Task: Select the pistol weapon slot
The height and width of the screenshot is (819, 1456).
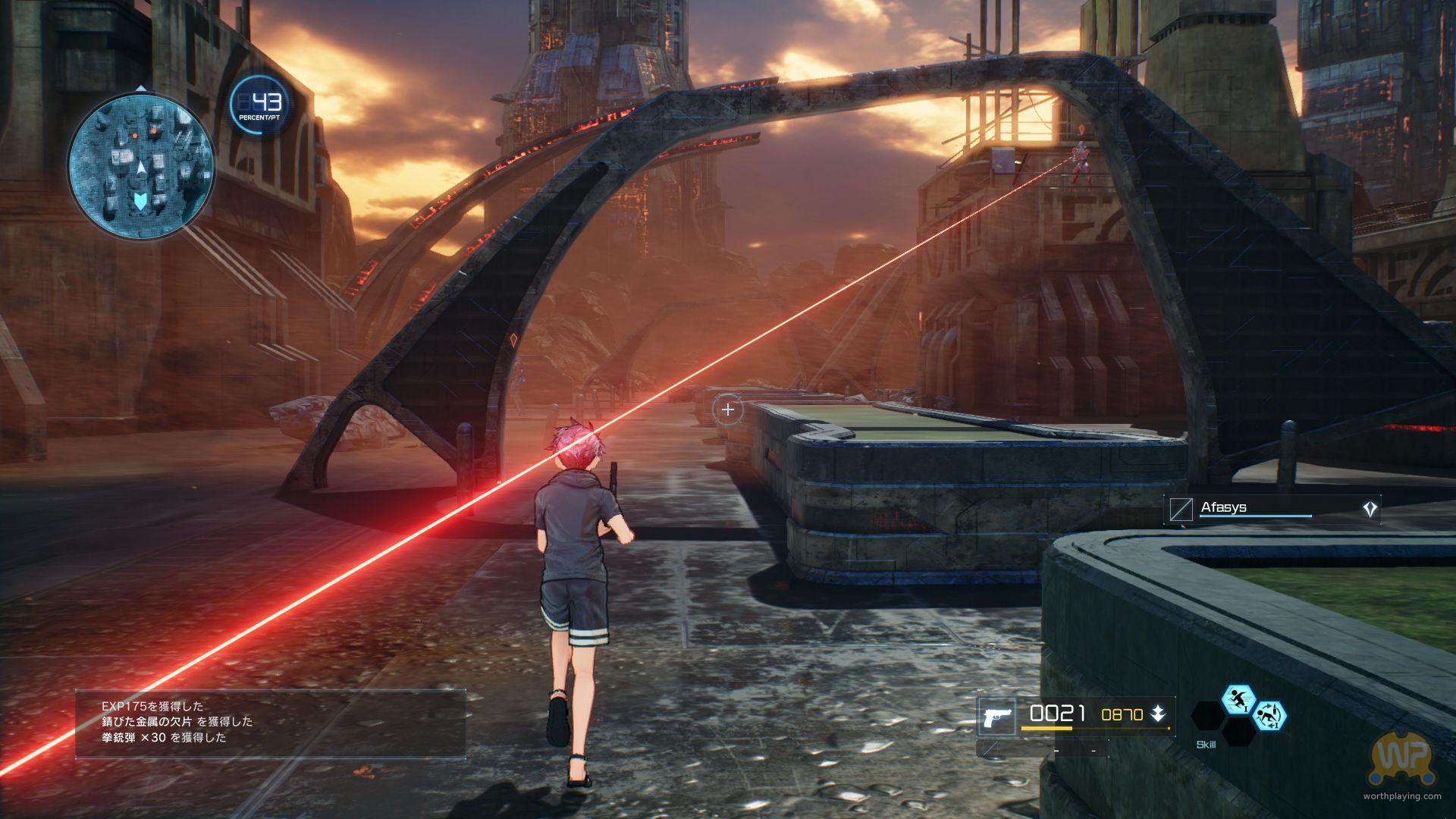Action: 996,716
